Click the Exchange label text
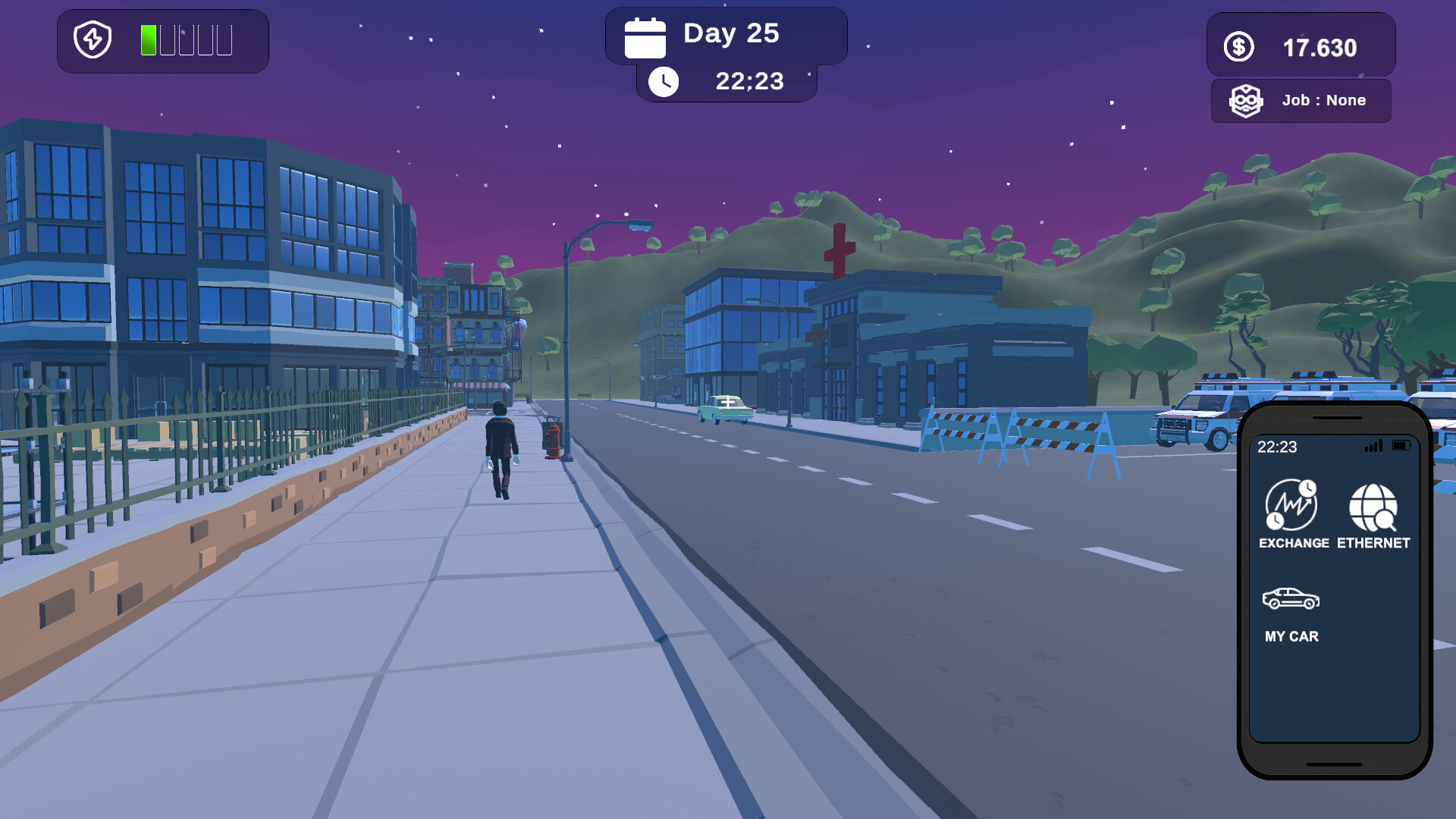Viewport: 1456px width, 819px height. coord(1292,543)
